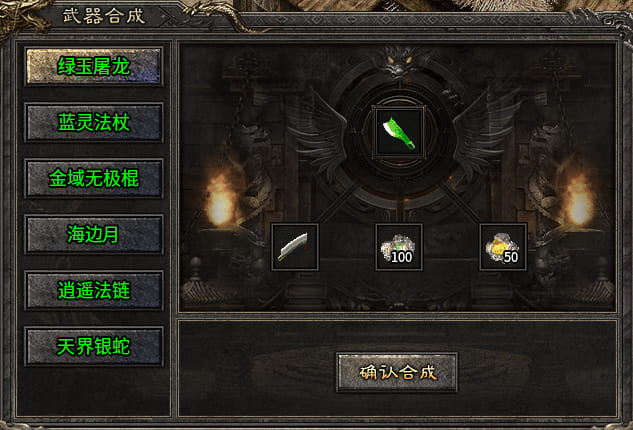
Task: Switch to the 金域无极棍 recipe
Action: point(95,180)
